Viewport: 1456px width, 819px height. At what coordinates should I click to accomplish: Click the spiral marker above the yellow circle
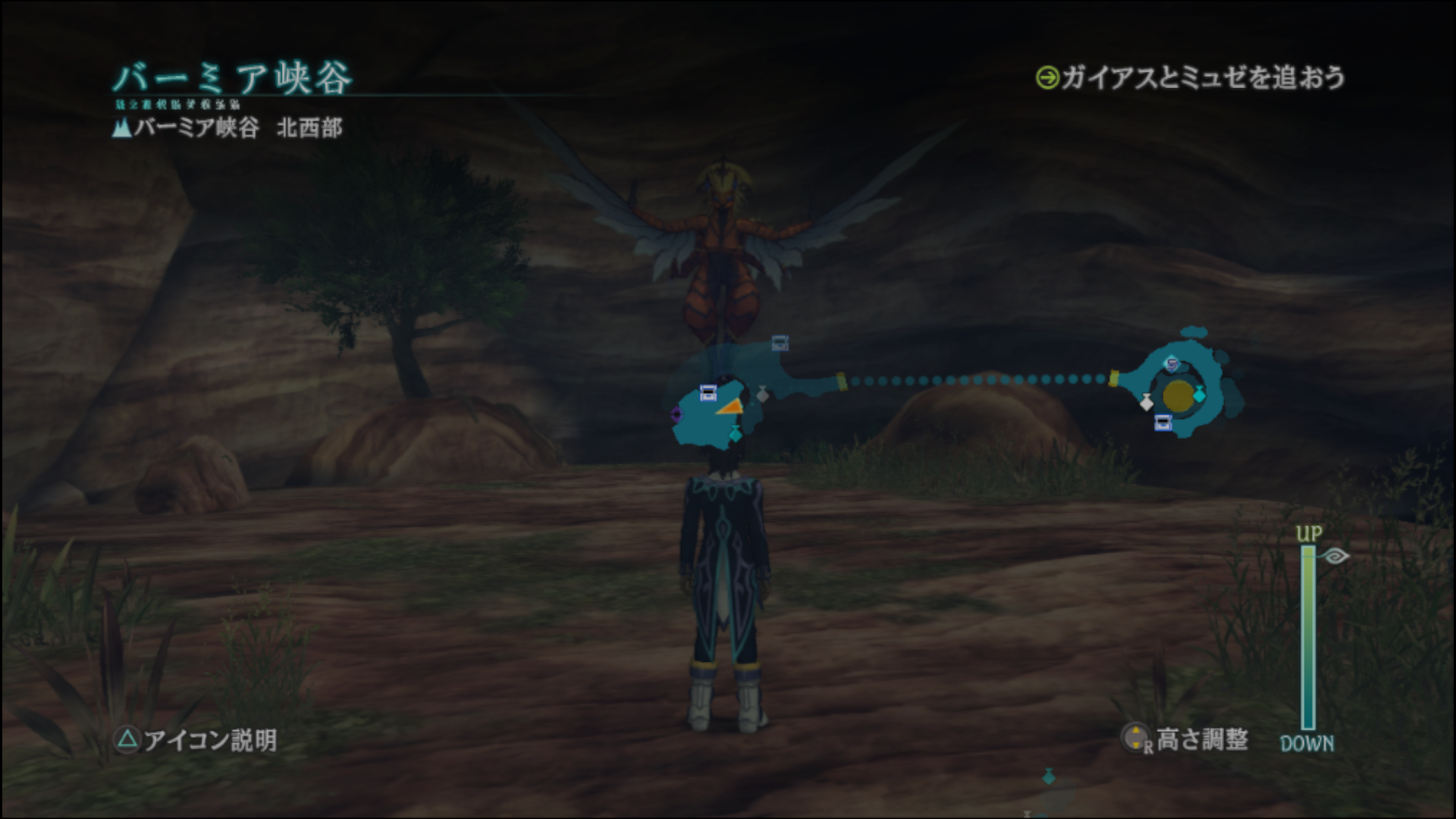[x=1172, y=365]
